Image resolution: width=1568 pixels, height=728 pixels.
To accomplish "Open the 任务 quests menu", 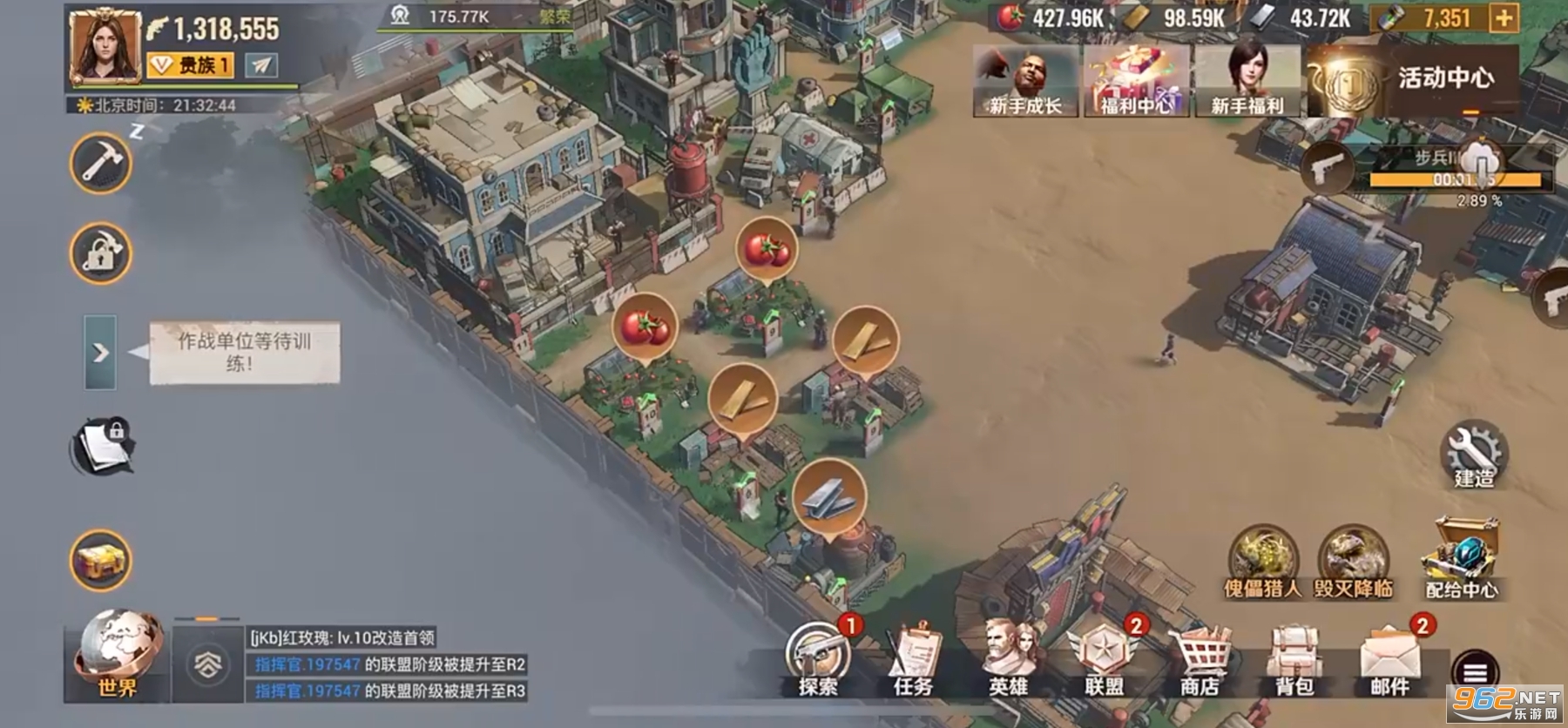I will (913, 659).
